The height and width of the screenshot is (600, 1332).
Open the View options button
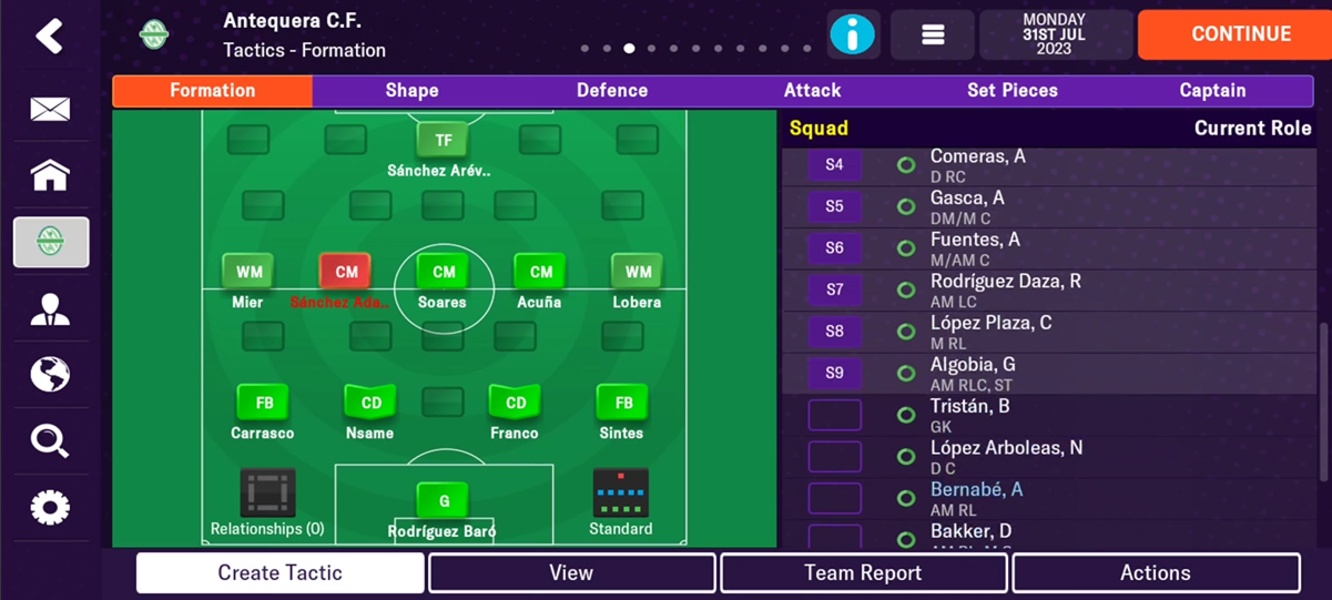click(571, 573)
